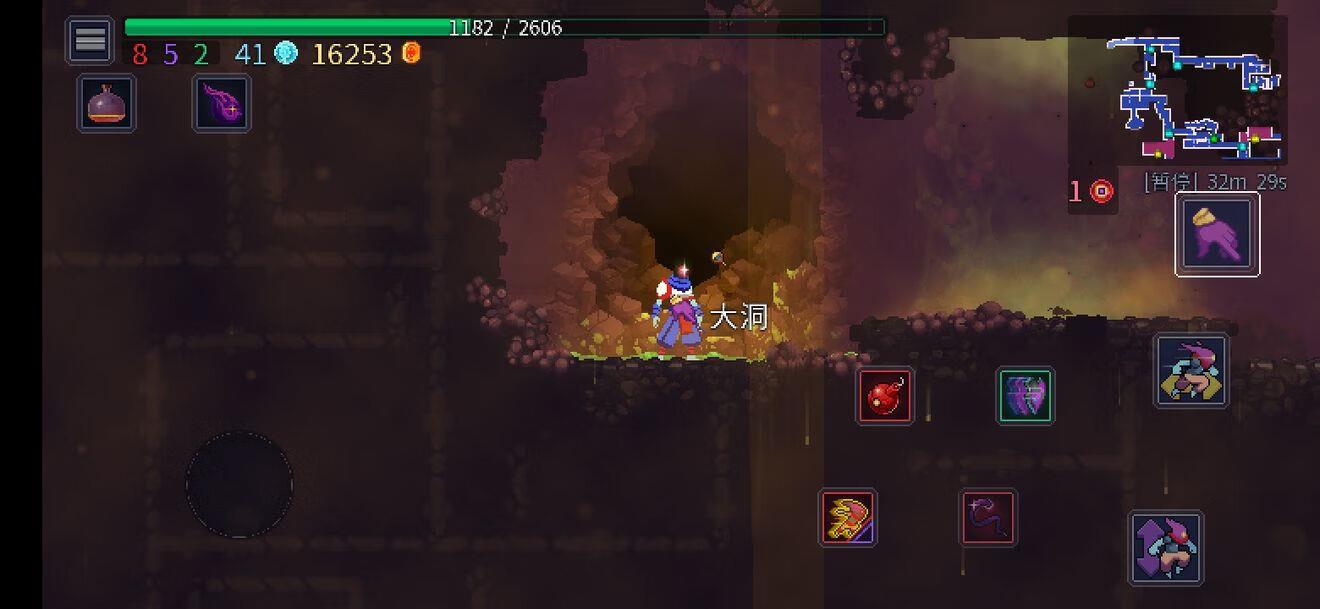Activate the purple shield skill
Viewport: 1320px width, 609px height.
point(1025,396)
